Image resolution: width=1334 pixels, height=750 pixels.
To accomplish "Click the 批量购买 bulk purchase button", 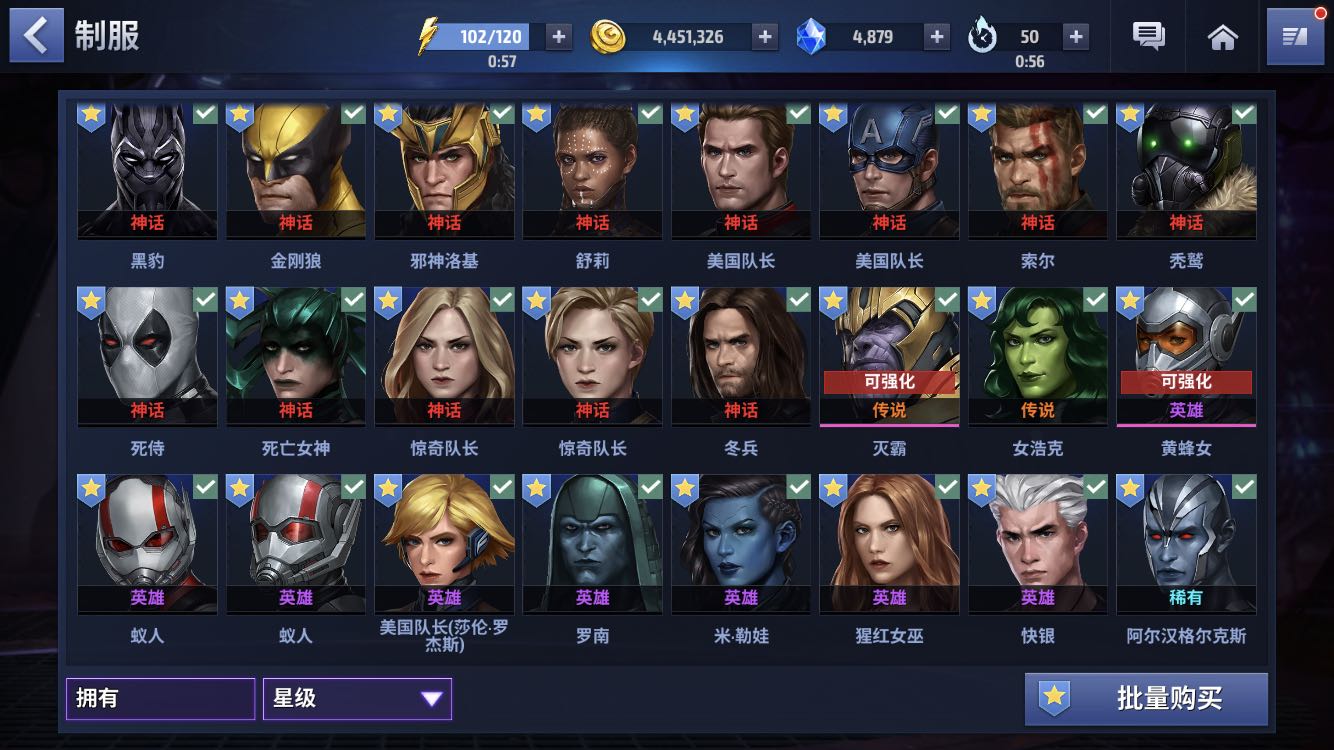I will [x=1146, y=699].
